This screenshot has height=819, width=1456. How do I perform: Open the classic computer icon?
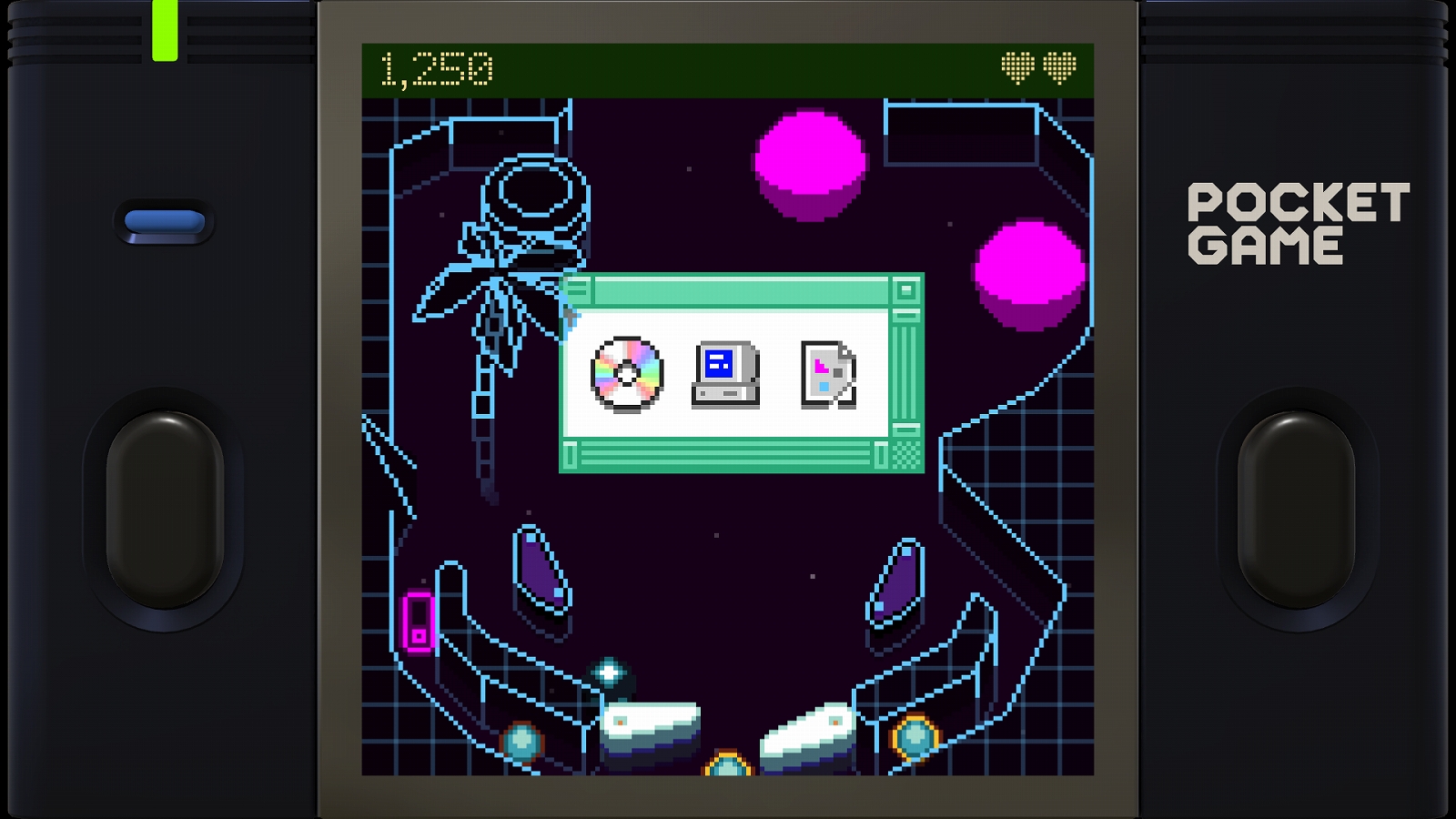pos(724,373)
